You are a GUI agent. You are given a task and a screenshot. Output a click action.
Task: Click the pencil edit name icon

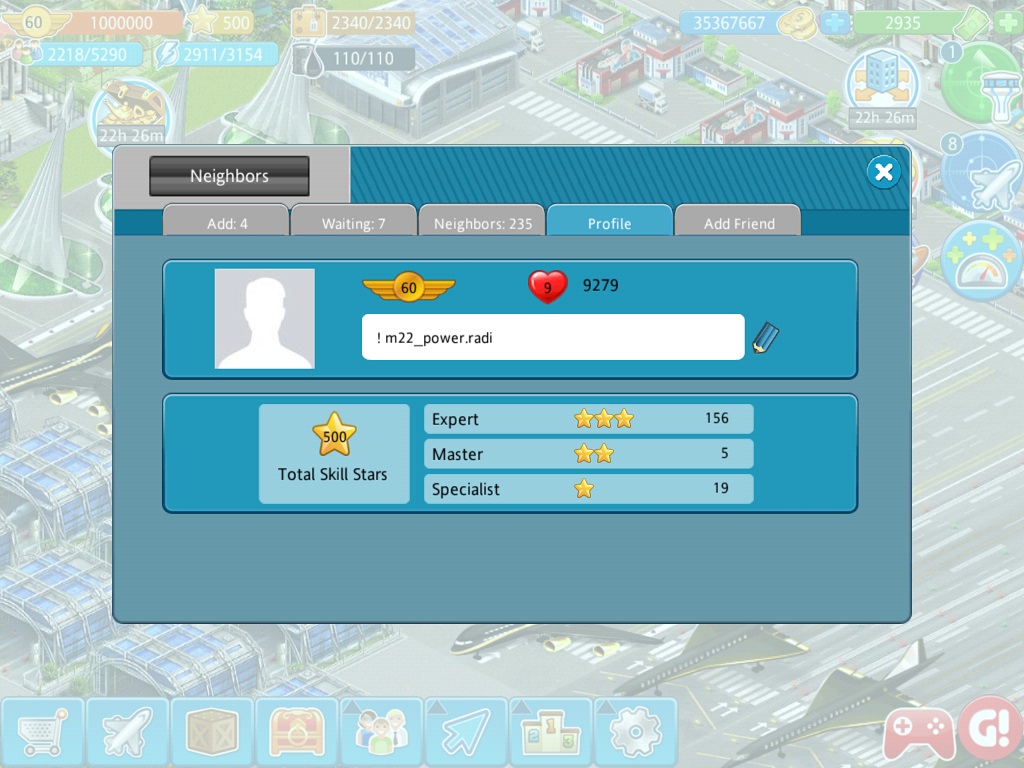coord(766,338)
